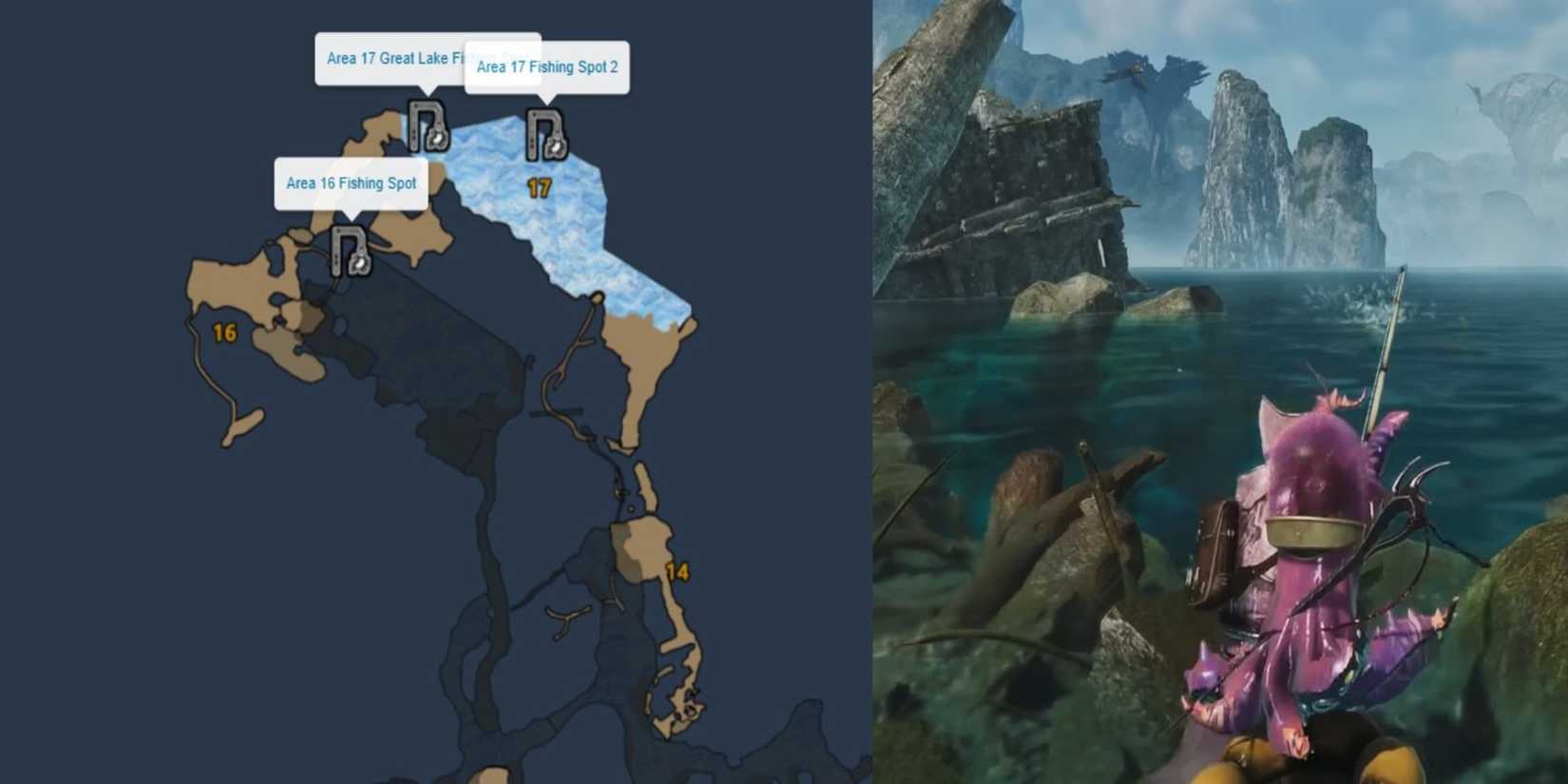Click the yellow area 16 number marker

[225, 332]
